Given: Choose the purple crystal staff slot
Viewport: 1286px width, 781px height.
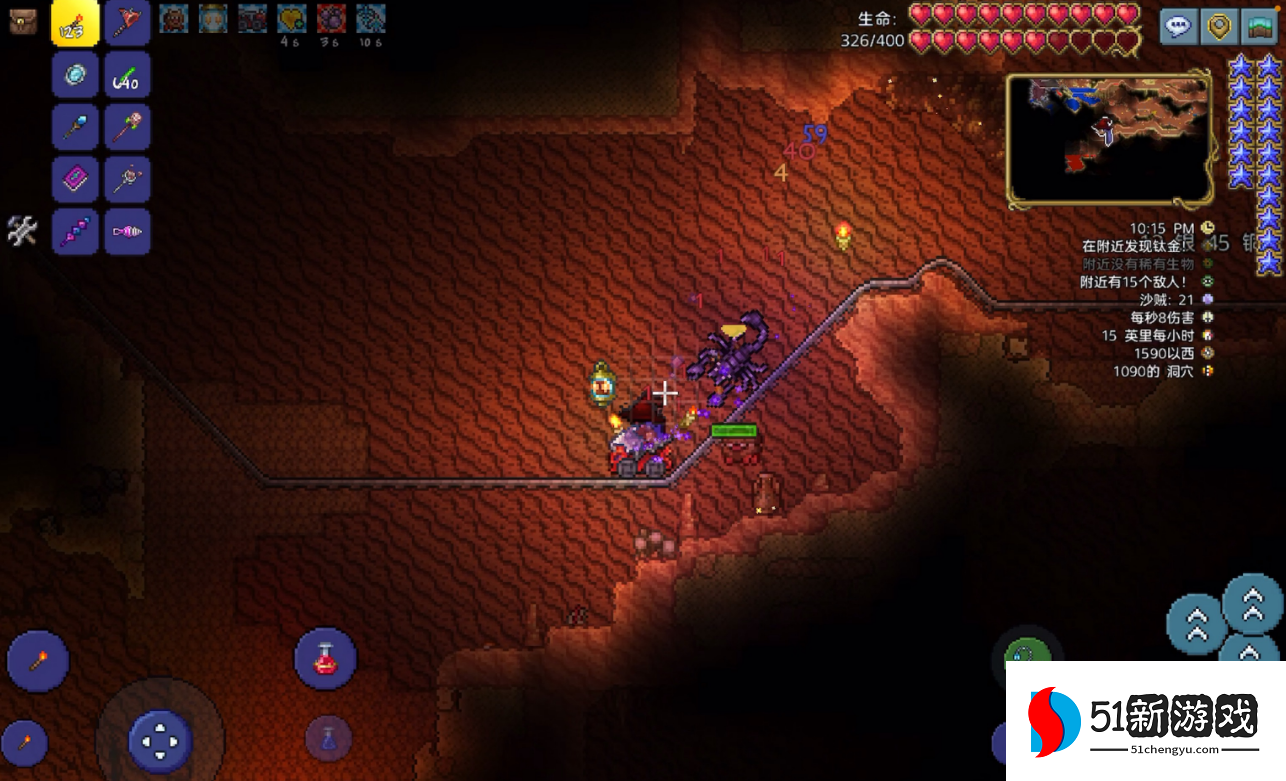Looking at the screenshot, I should (76, 232).
